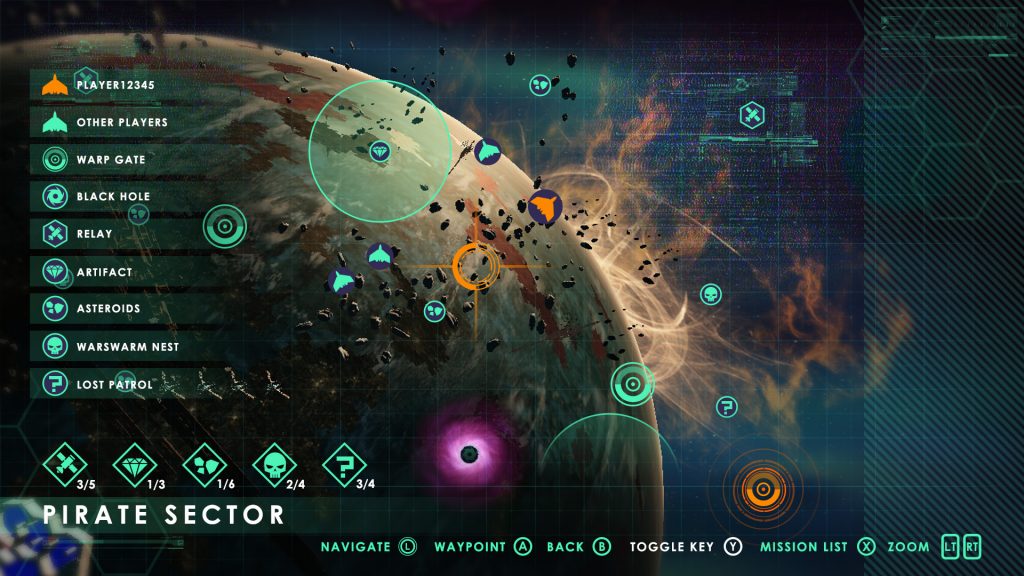Choose the artifact marker inside the green circle
This screenshot has width=1024, height=576.
click(x=379, y=152)
